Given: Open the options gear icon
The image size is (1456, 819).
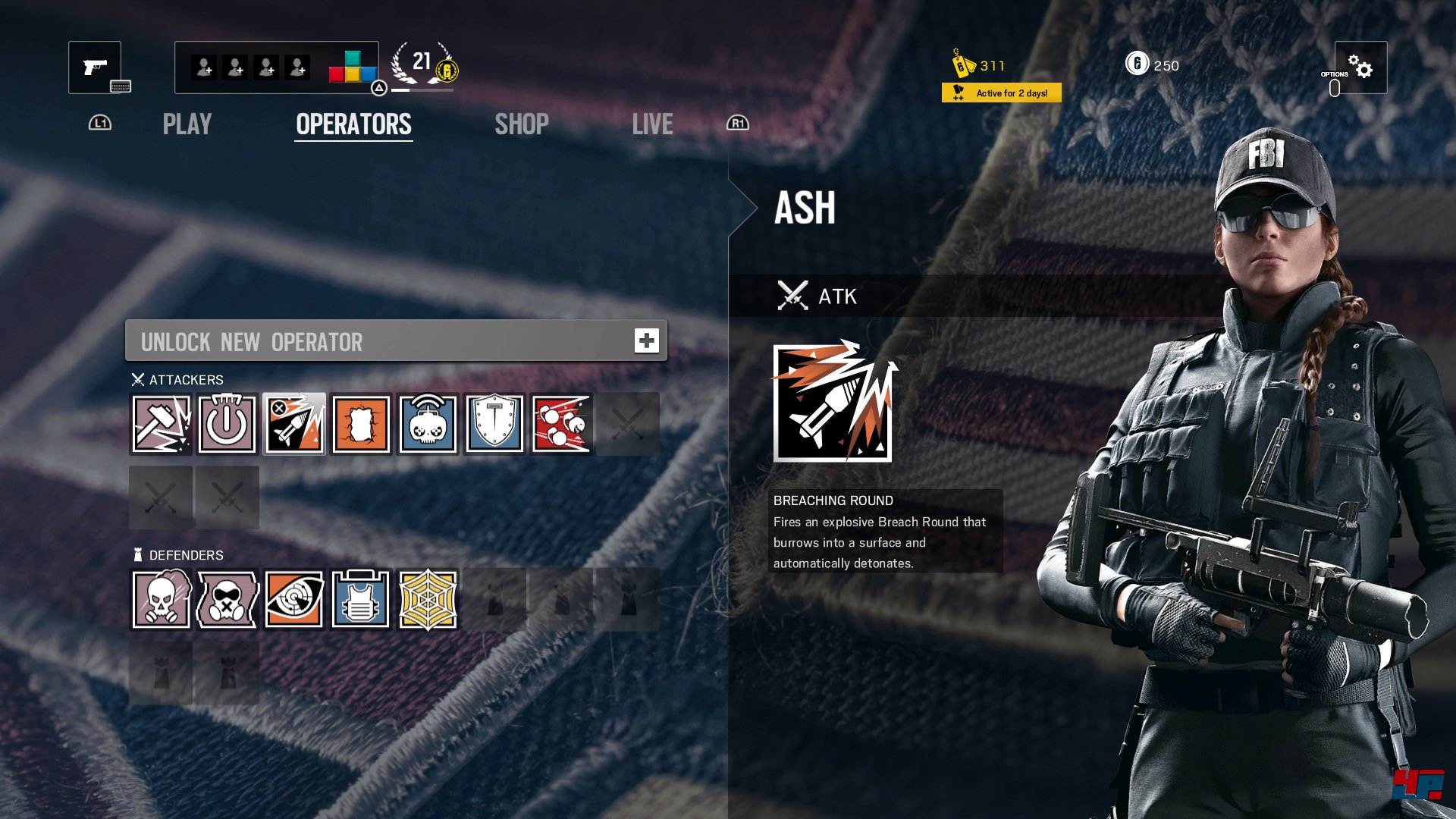Looking at the screenshot, I should [1360, 67].
